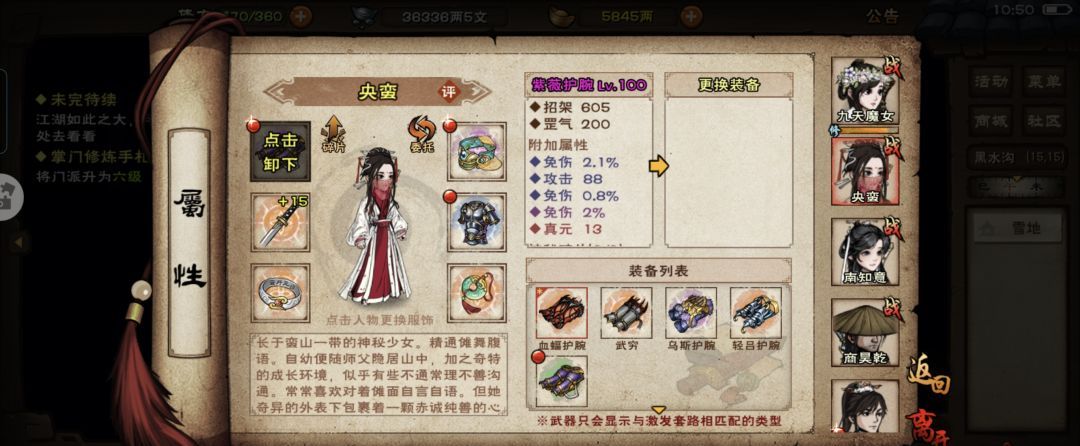Select the silver ring equipment slot

279,292
